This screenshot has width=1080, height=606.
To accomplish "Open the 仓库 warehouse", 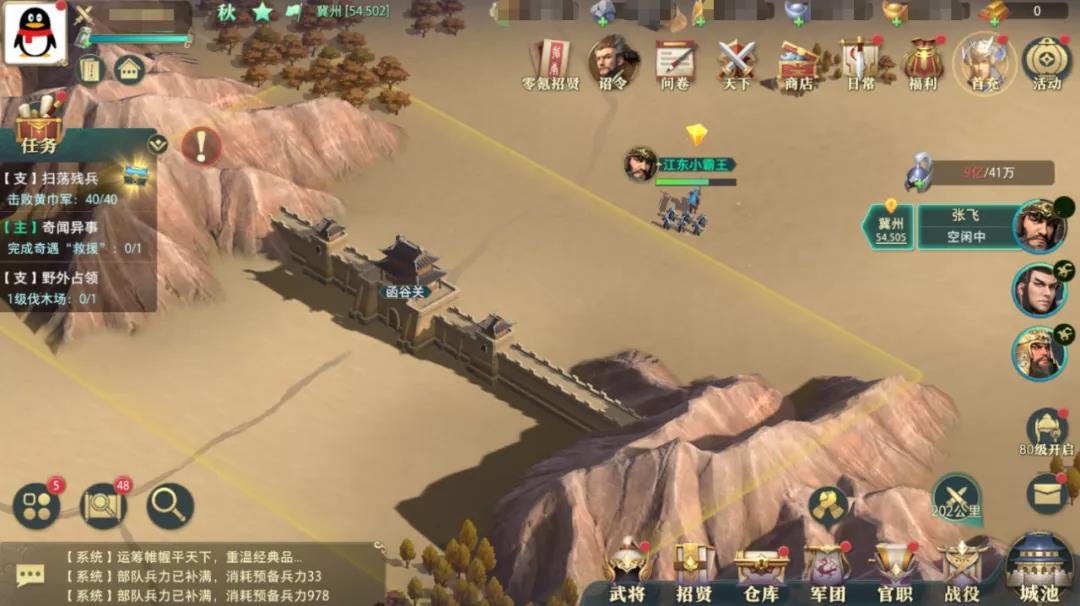I will [761, 572].
